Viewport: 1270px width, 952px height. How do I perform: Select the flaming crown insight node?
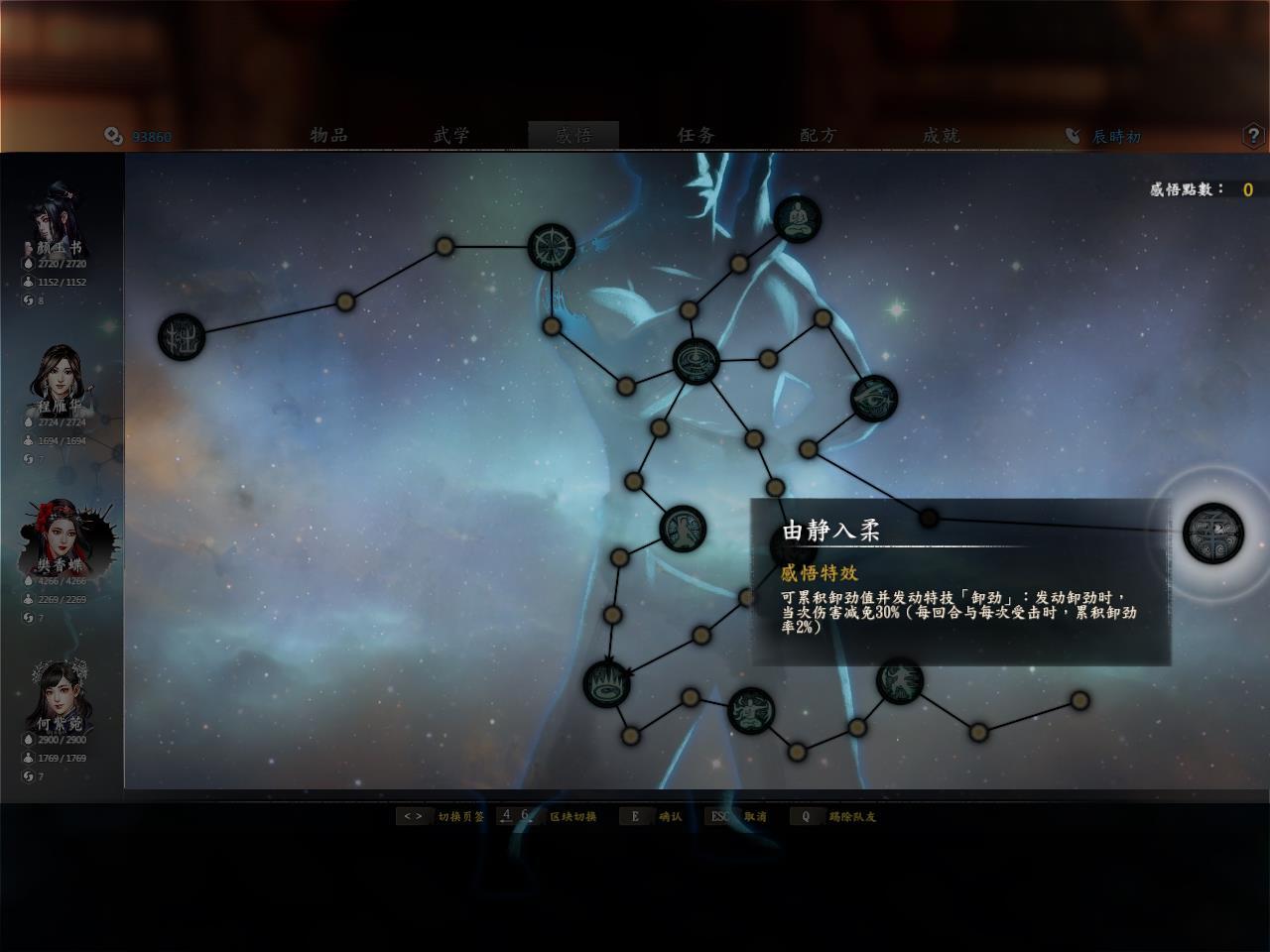(x=606, y=682)
